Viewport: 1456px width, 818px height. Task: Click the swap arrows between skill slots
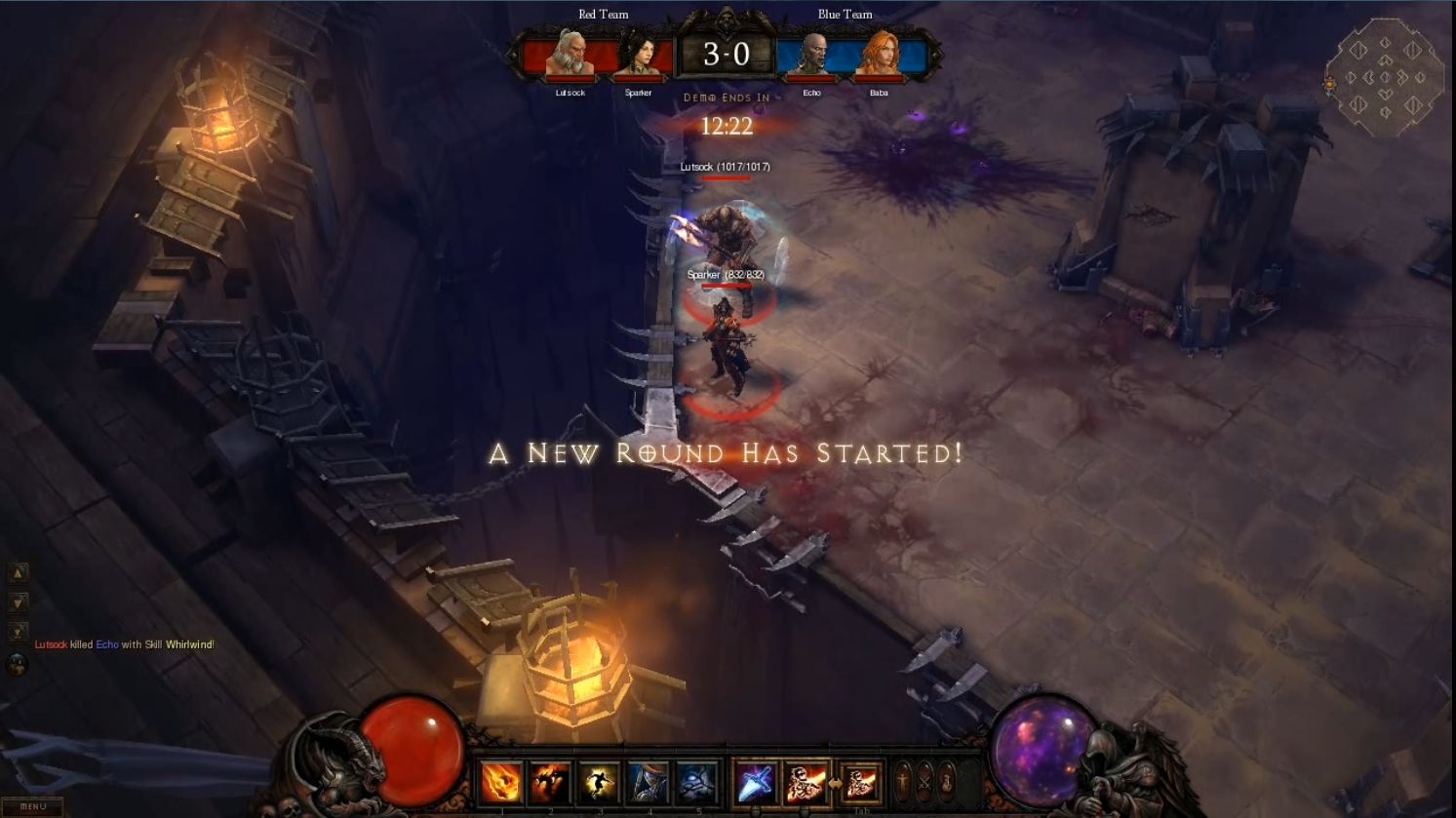coord(835,783)
